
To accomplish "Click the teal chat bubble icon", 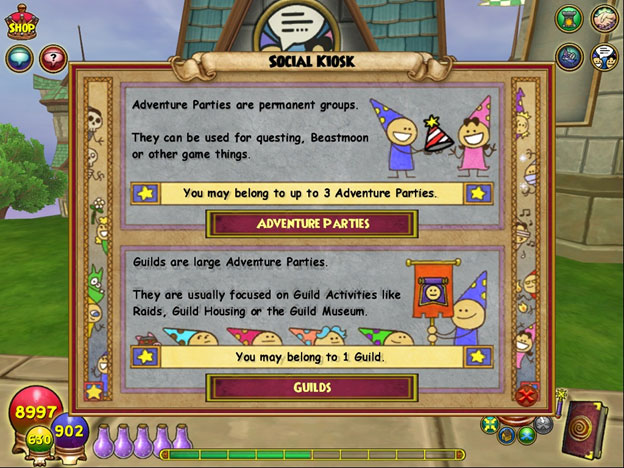I will click(19, 58).
